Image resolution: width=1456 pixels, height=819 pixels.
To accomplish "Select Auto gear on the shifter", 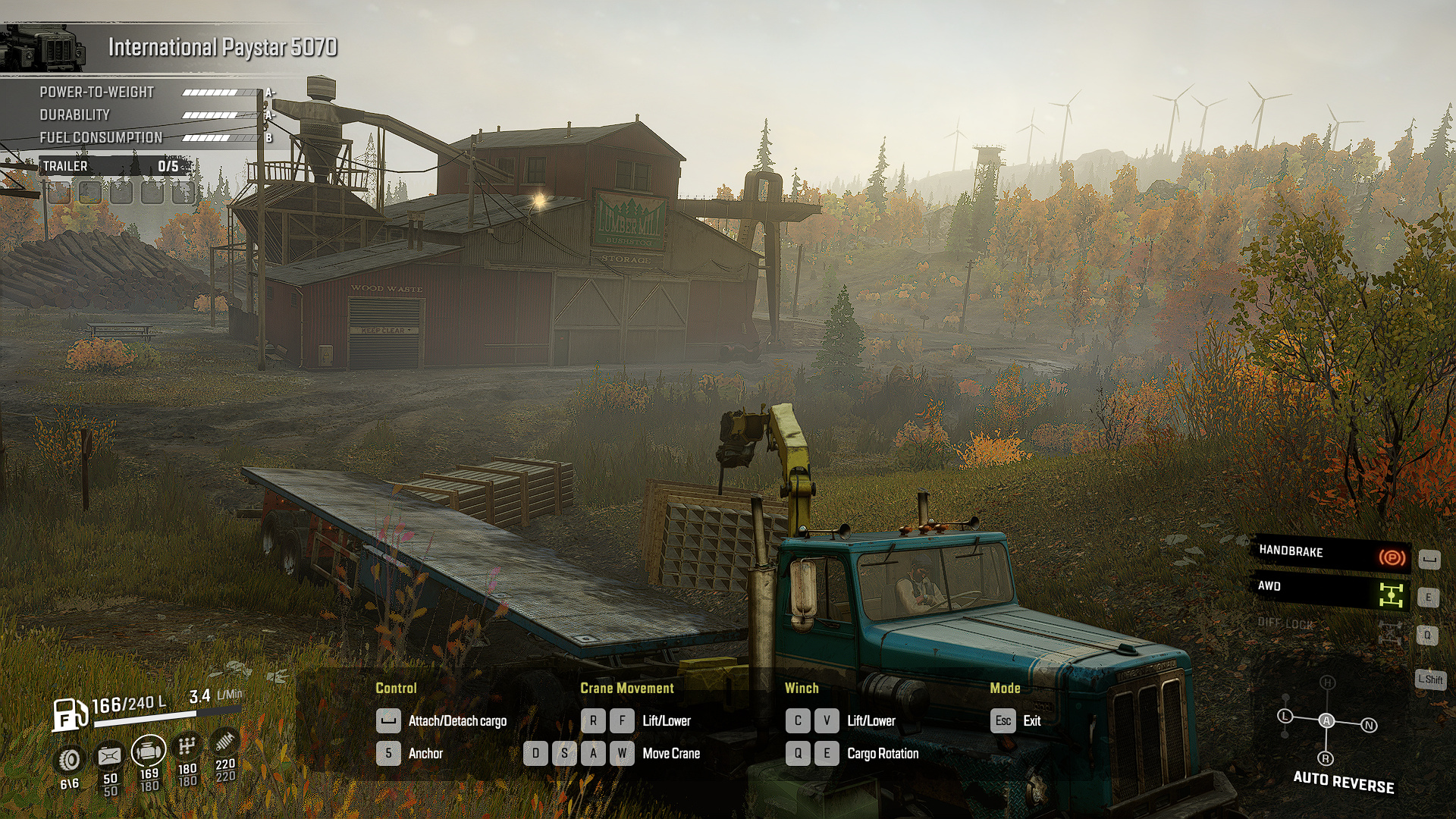I will tap(1326, 720).
